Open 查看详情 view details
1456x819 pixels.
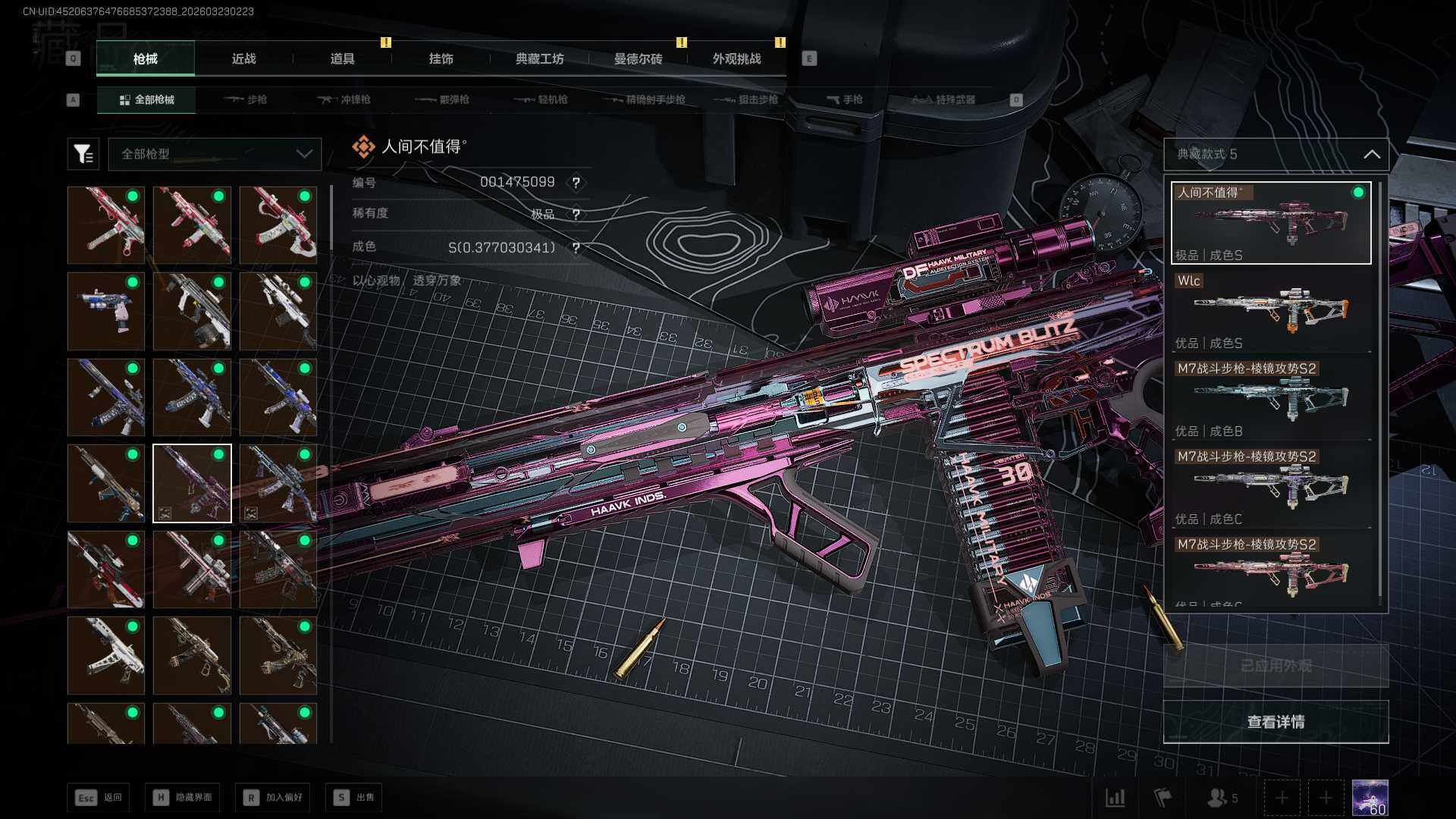(x=1276, y=722)
